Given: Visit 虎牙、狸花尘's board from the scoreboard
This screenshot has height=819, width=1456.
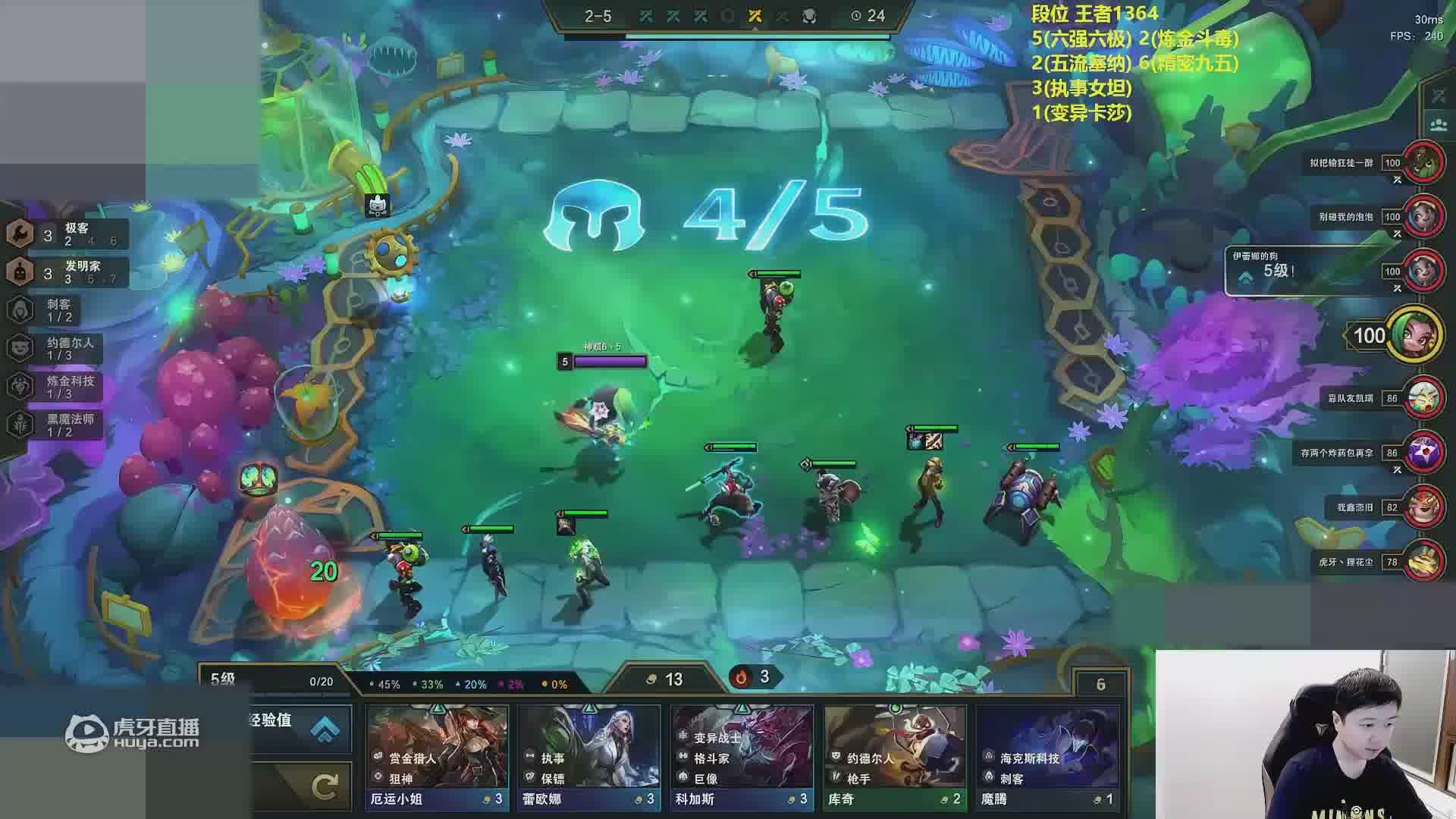Looking at the screenshot, I should [x=1422, y=562].
